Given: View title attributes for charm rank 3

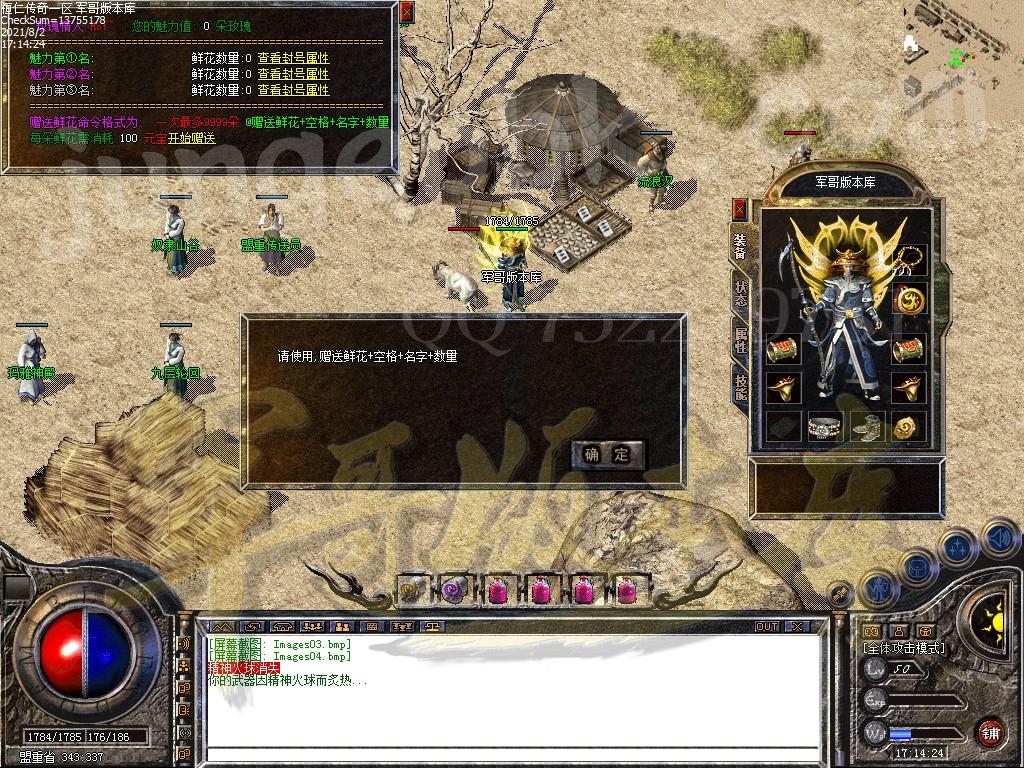Looking at the screenshot, I should (x=293, y=90).
